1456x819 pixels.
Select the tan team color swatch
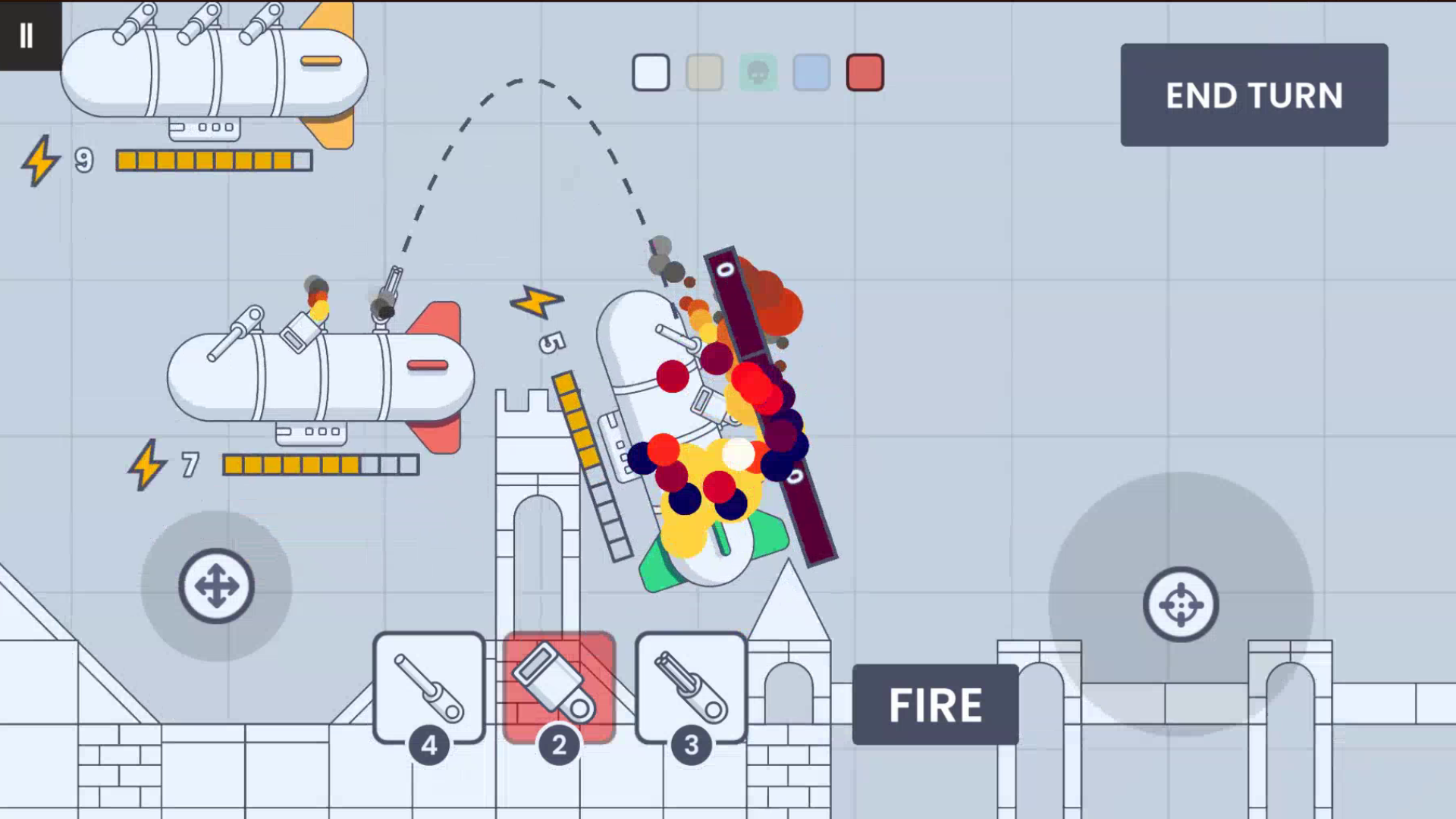point(704,72)
